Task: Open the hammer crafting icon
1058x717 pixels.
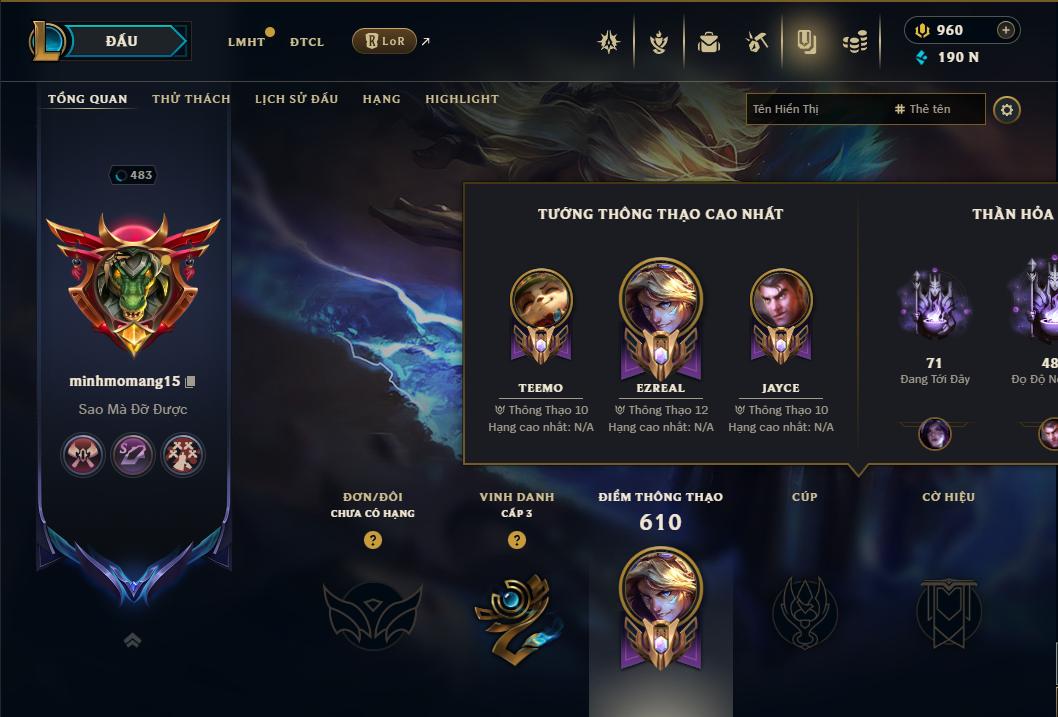Action: point(757,42)
